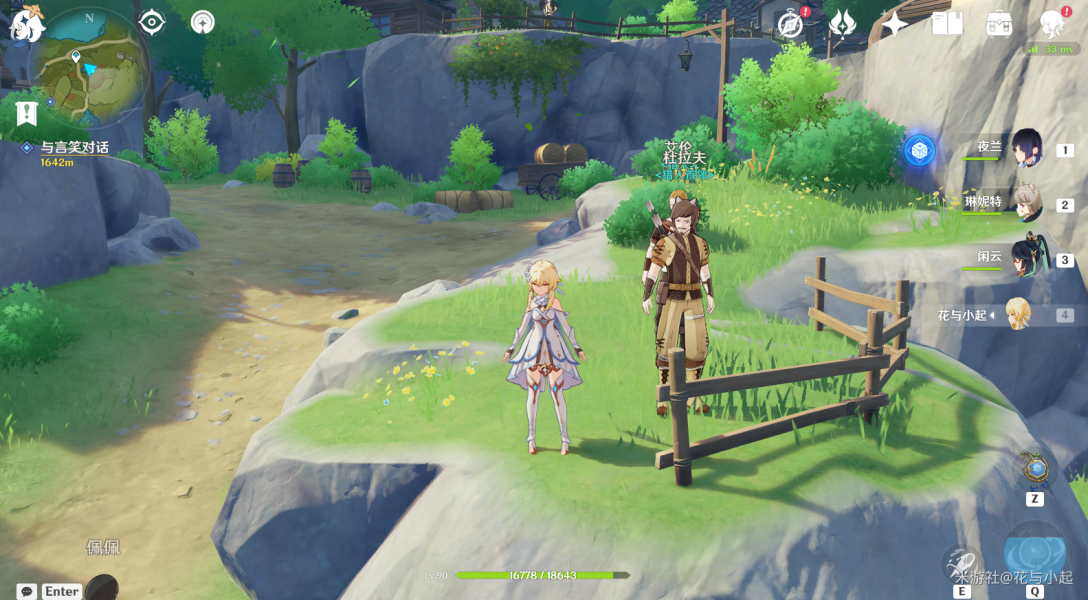This screenshot has width=1088, height=600.
Task: Open the character head icon with alert
Action: pyautogui.click(x=1051, y=23)
